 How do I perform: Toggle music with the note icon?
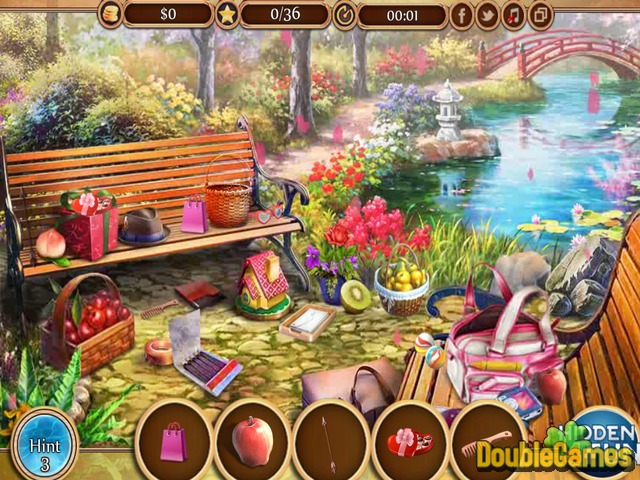(x=513, y=14)
